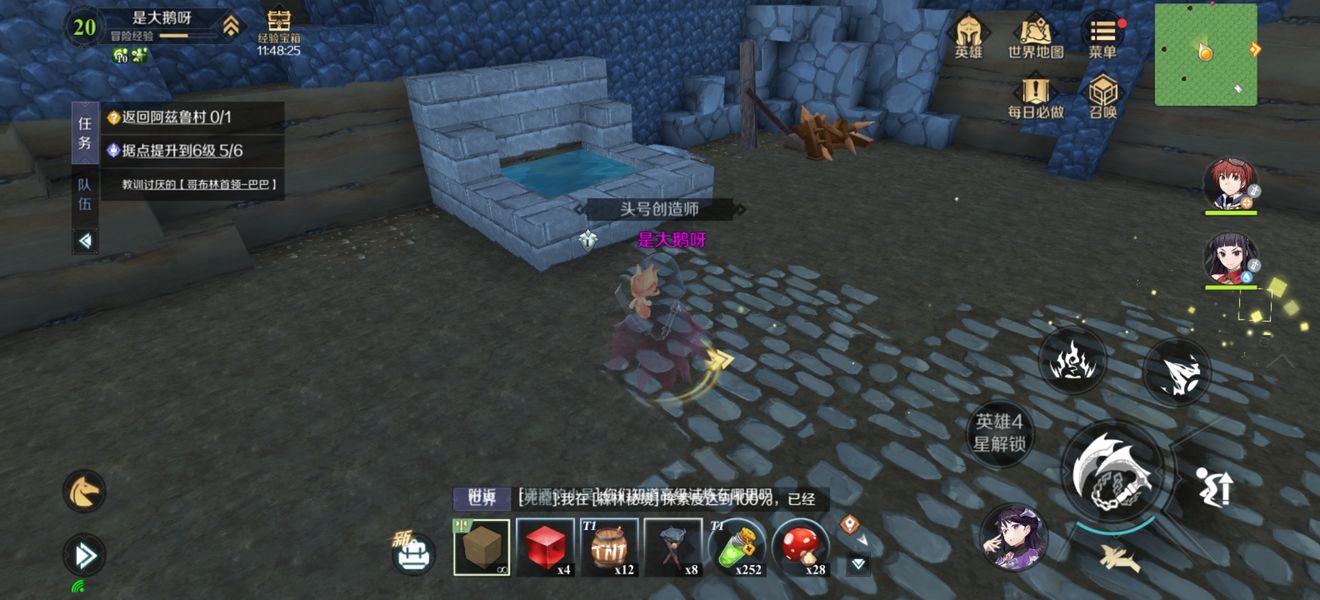Open the 经验宝箱 experience chest

[278, 30]
